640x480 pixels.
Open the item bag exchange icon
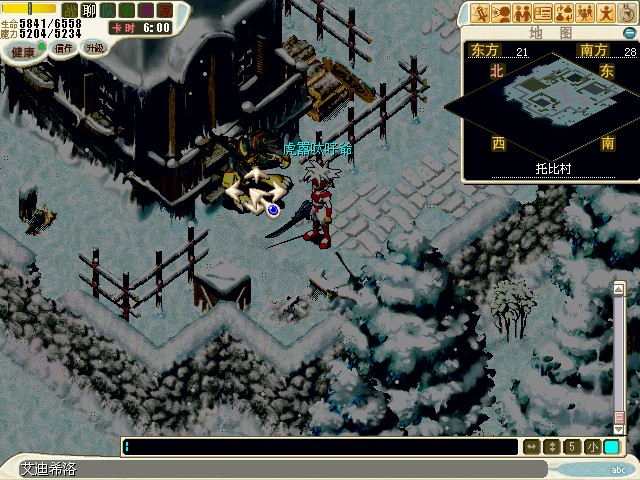click(x=565, y=13)
